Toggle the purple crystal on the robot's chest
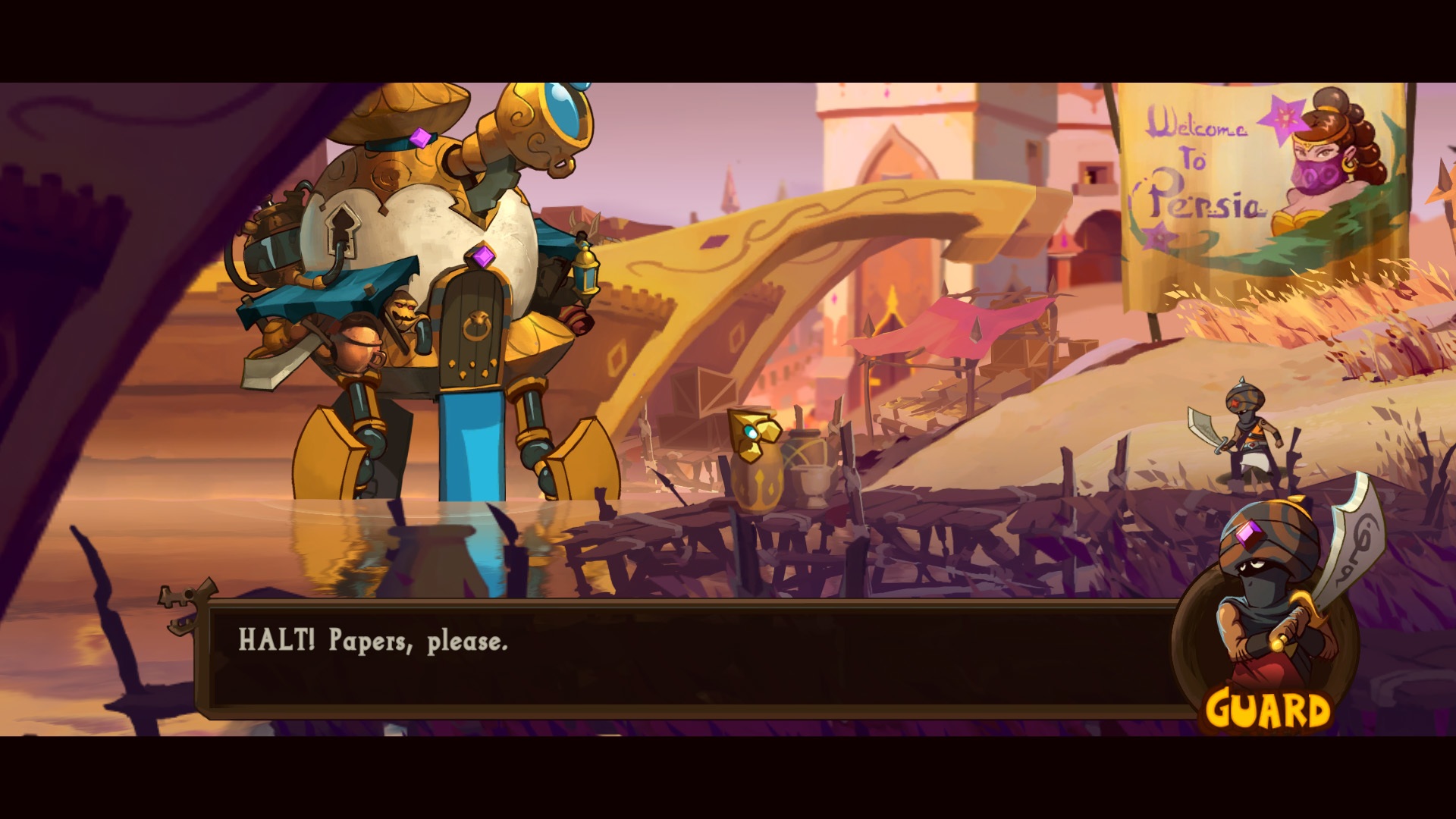This screenshot has height=819, width=1456. pos(482,256)
